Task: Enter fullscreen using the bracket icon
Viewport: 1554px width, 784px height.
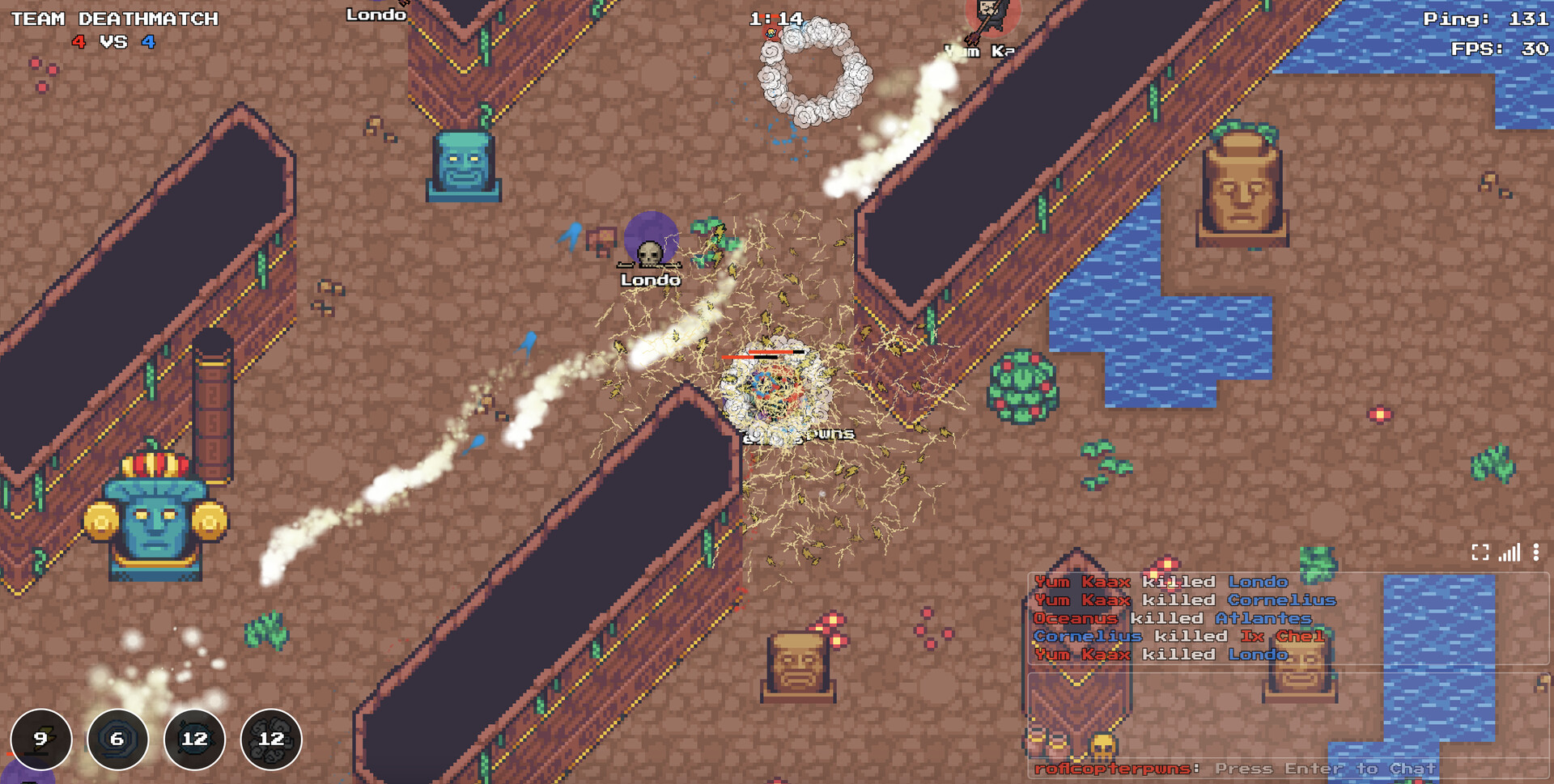Action: point(1480,553)
